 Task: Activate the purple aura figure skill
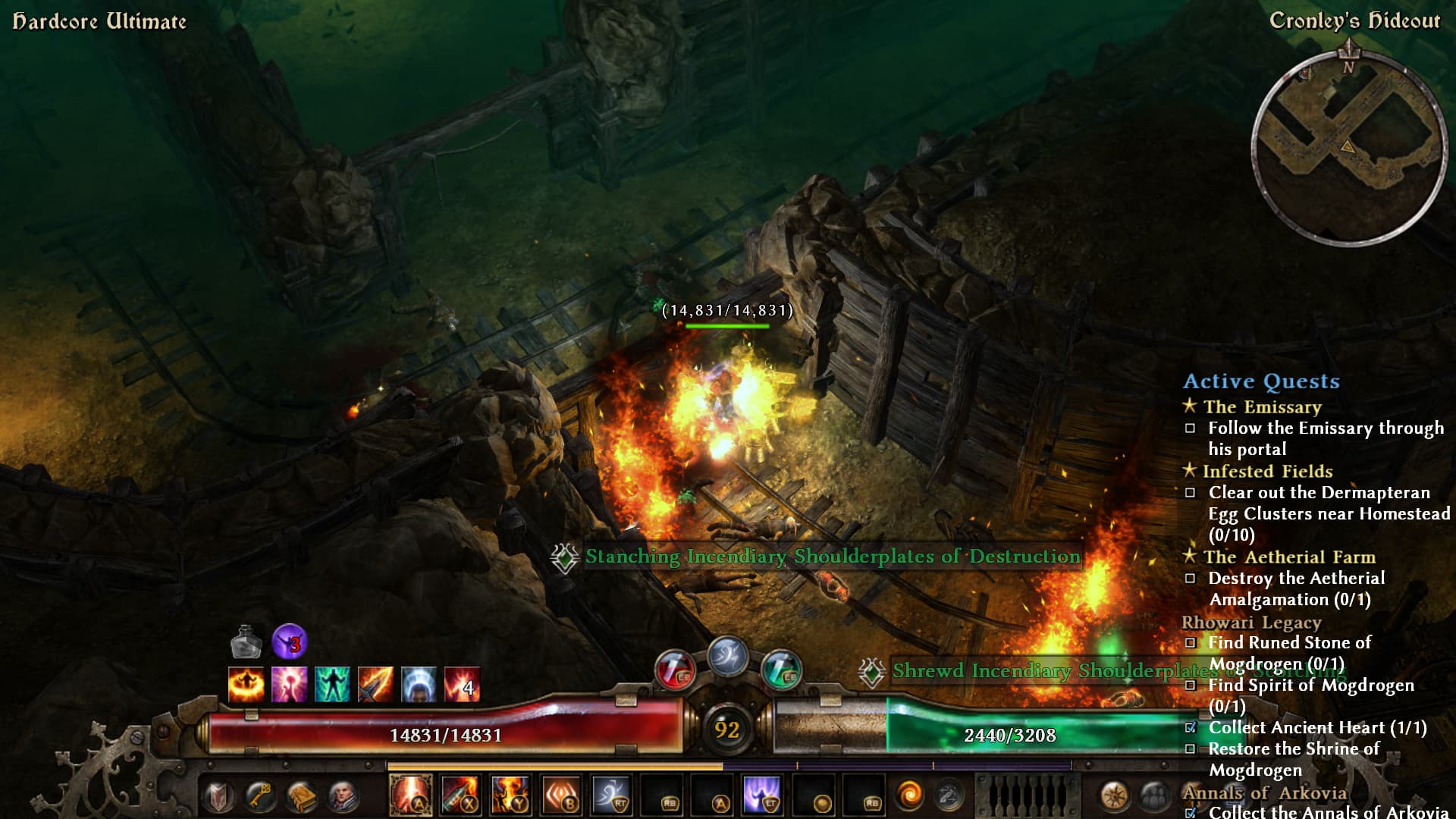(762, 795)
